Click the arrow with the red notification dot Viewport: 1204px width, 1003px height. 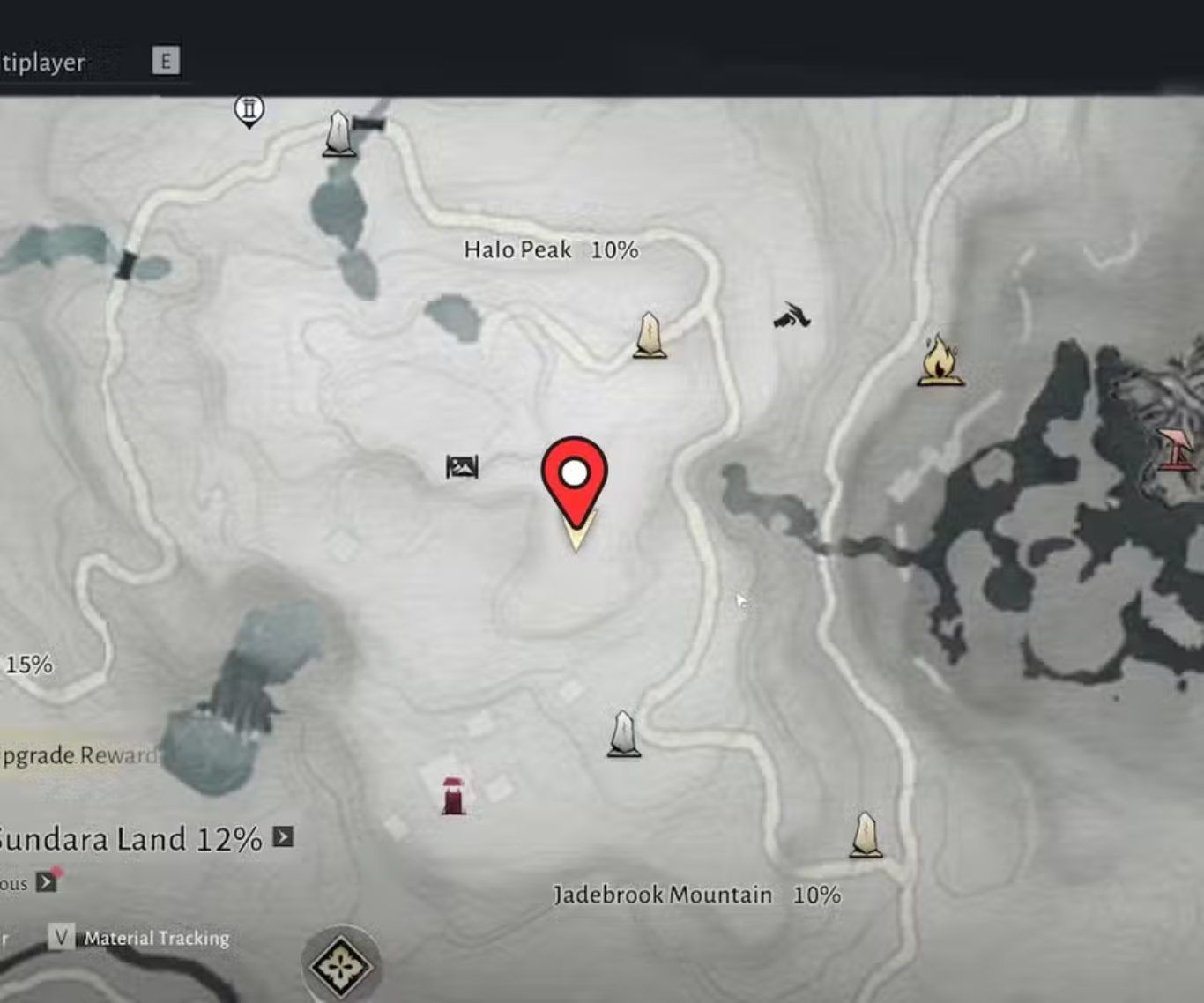(47, 881)
